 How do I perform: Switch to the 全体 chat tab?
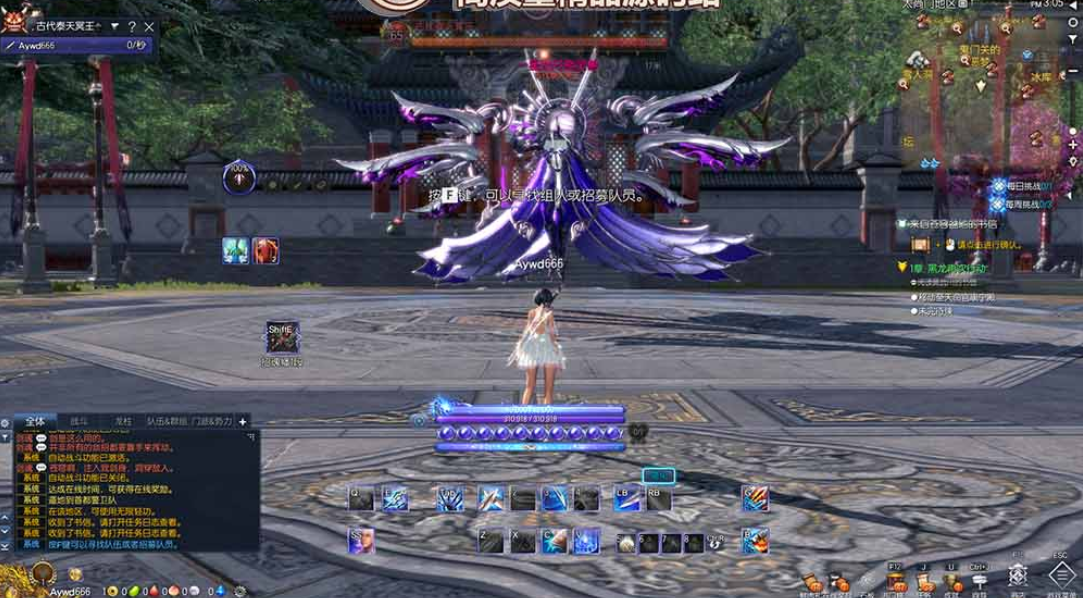coord(34,422)
